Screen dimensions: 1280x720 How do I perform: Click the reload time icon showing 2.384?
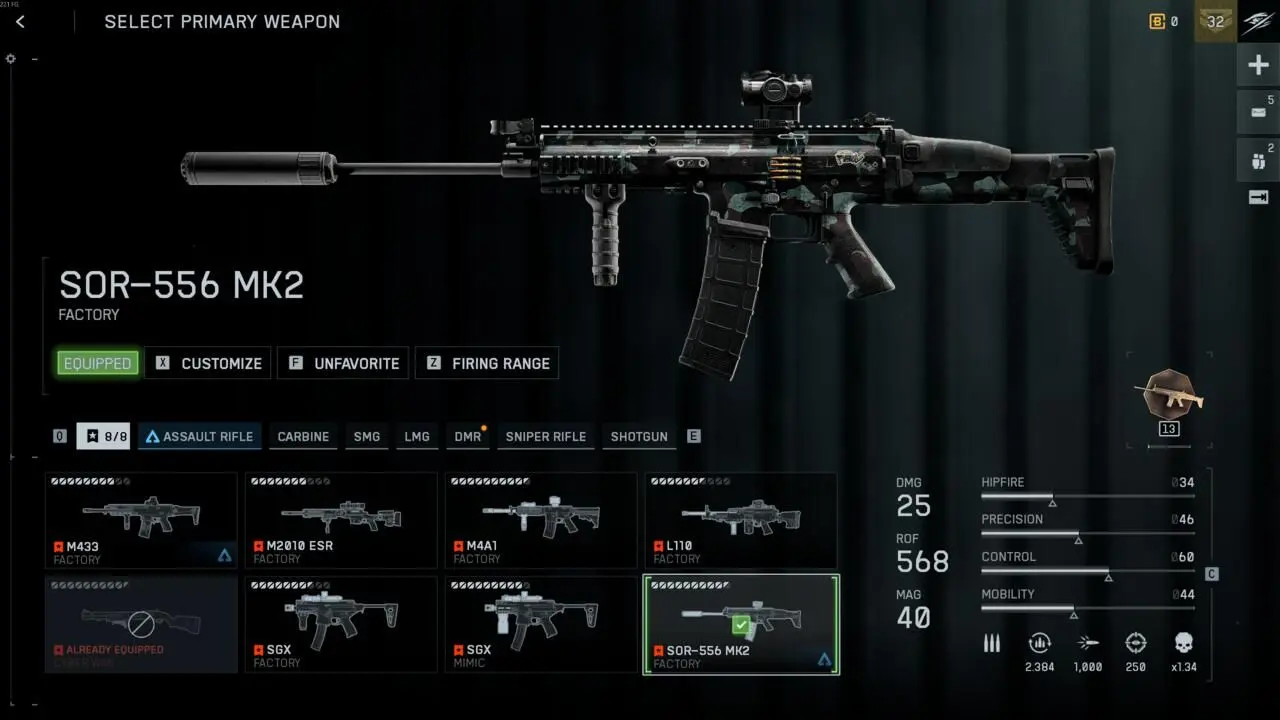point(1039,643)
